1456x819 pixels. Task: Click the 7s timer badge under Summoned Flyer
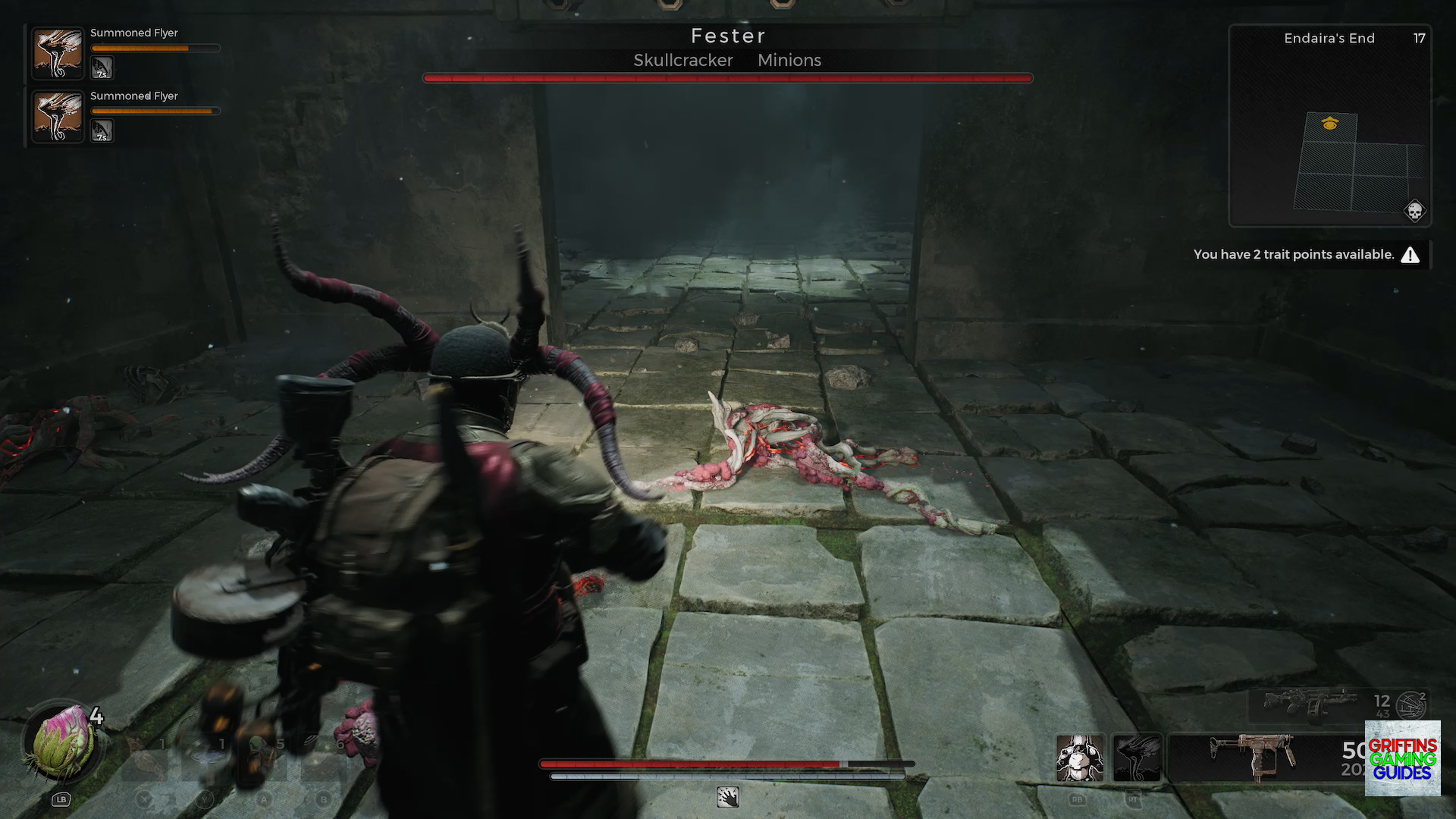click(101, 68)
